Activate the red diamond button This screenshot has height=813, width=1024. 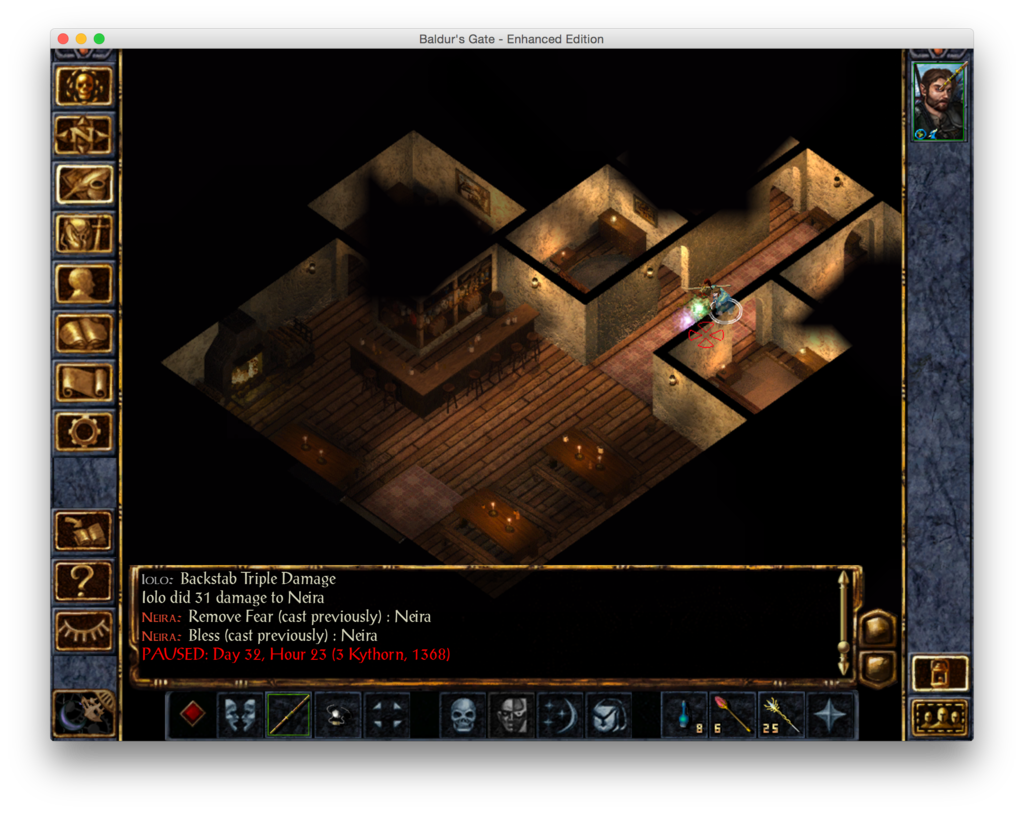point(192,715)
